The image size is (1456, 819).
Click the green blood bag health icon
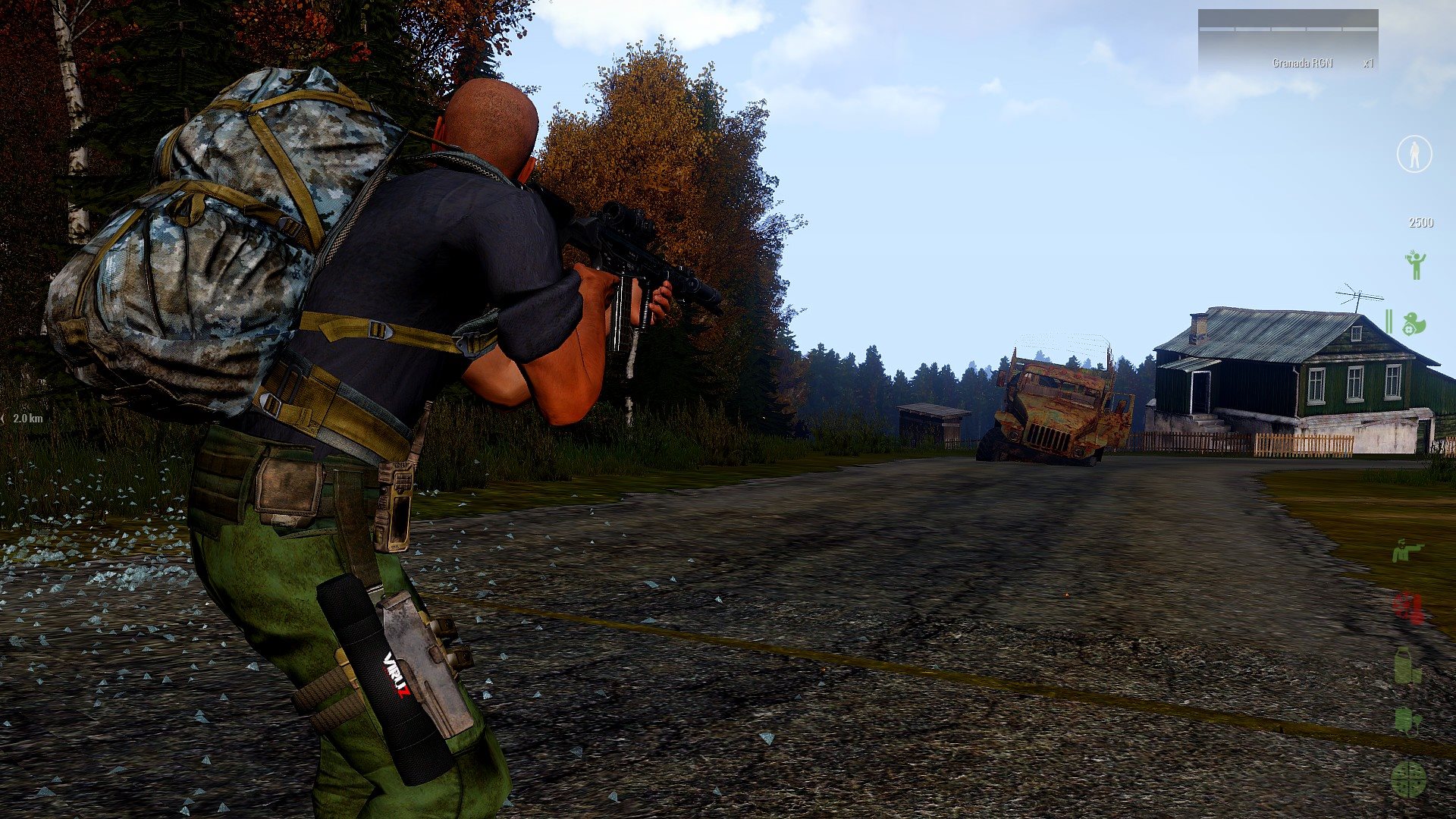pyautogui.click(x=1407, y=720)
